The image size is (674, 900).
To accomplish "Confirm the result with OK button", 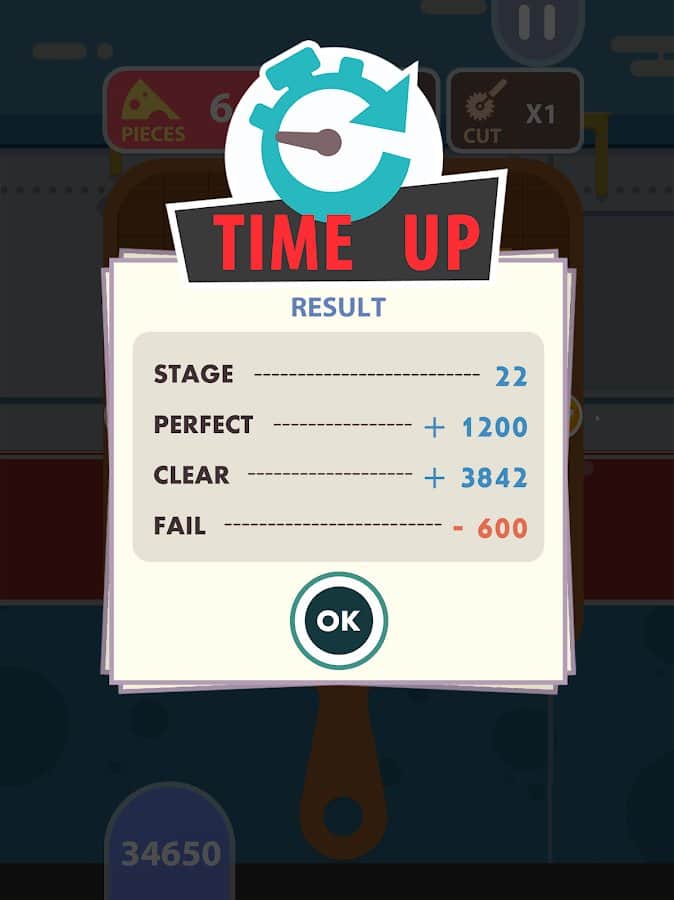I will (x=338, y=620).
